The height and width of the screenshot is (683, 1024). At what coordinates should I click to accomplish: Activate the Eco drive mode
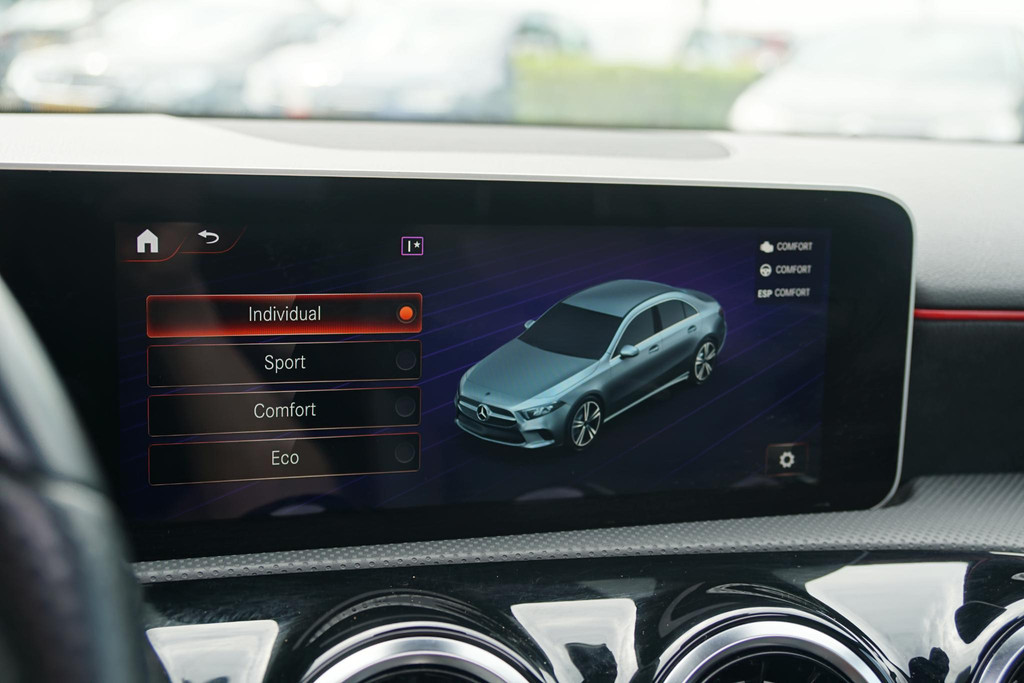pyautogui.click(x=284, y=458)
